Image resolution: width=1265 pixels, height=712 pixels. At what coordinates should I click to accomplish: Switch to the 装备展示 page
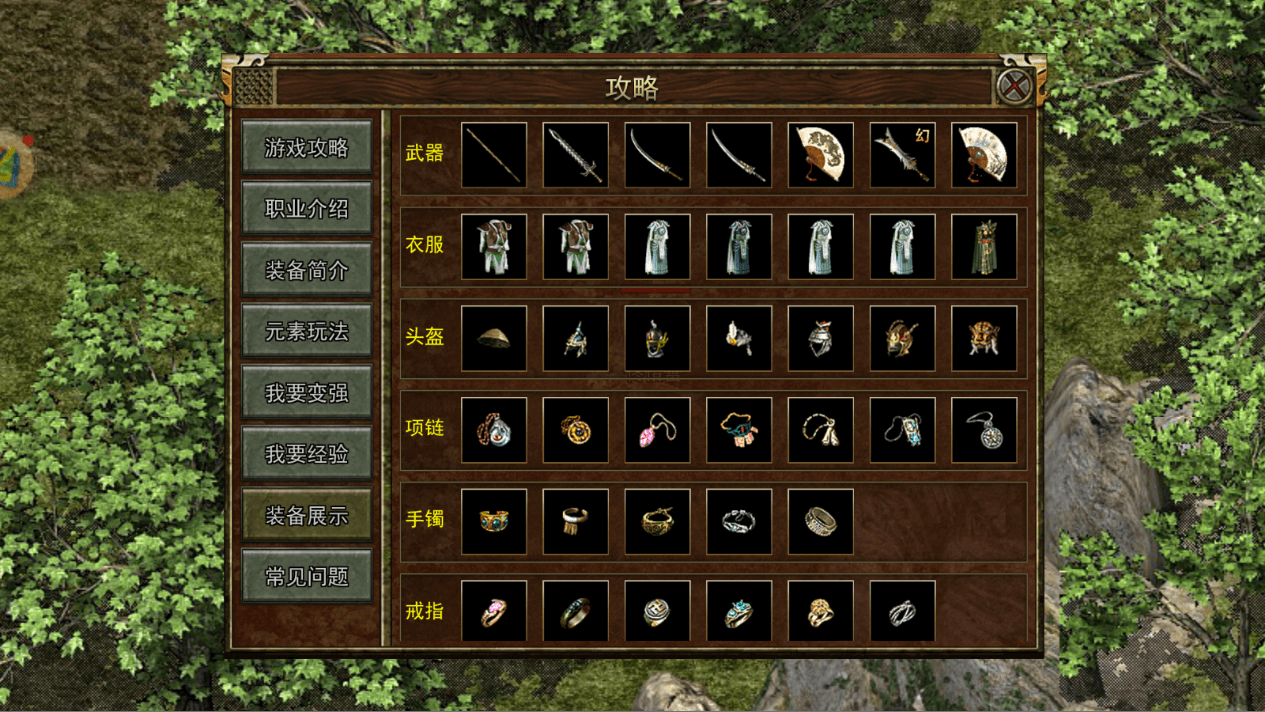point(307,516)
